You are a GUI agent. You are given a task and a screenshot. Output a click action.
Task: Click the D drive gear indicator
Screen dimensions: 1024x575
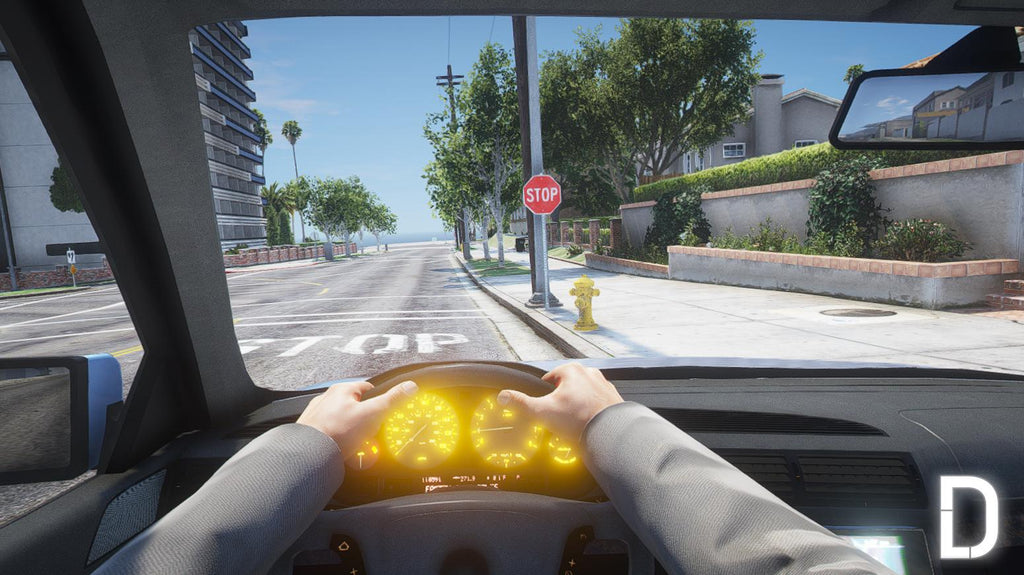pyautogui.click(x=968, y=517)
